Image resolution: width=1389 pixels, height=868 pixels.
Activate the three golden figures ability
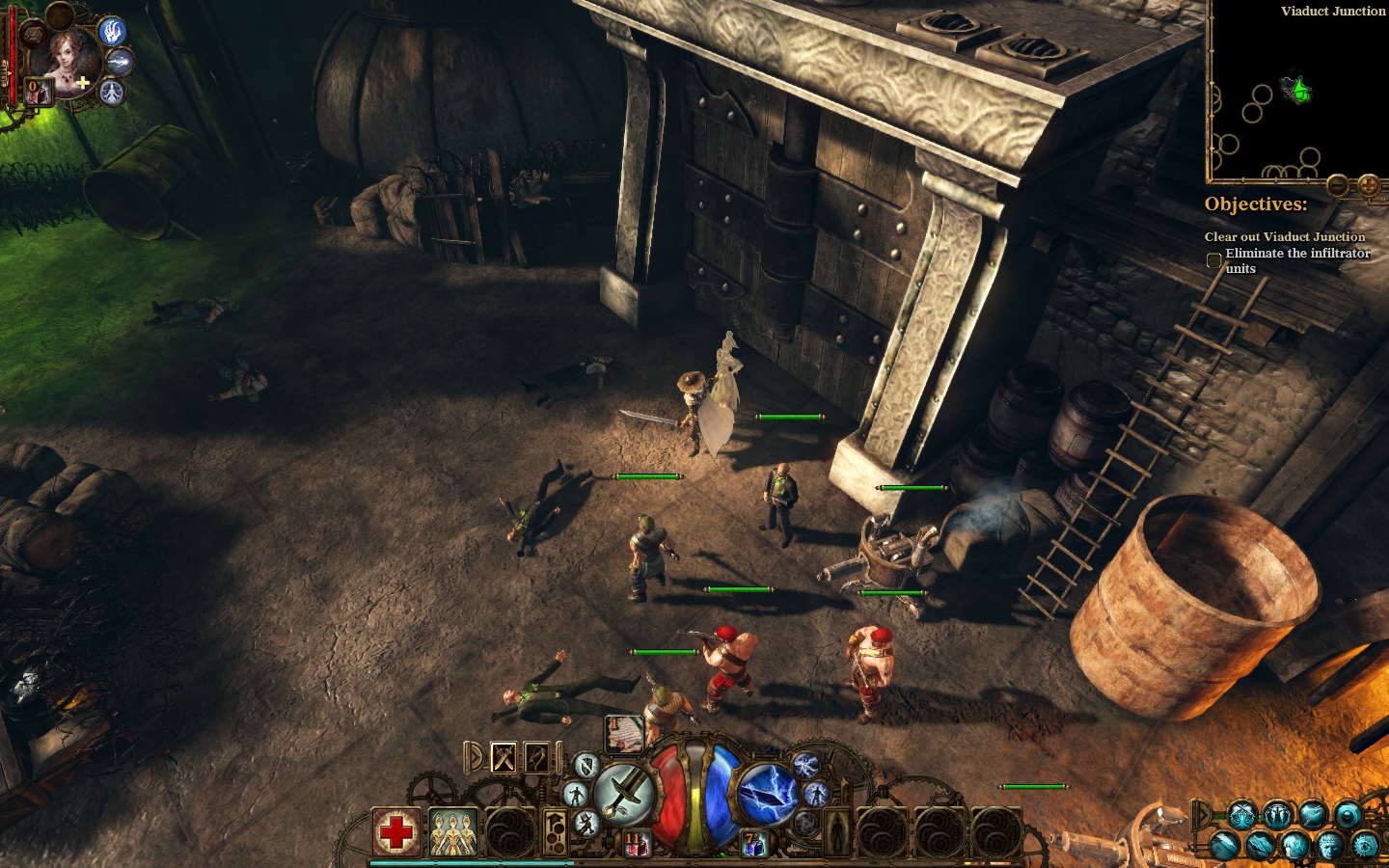(452, 832)
